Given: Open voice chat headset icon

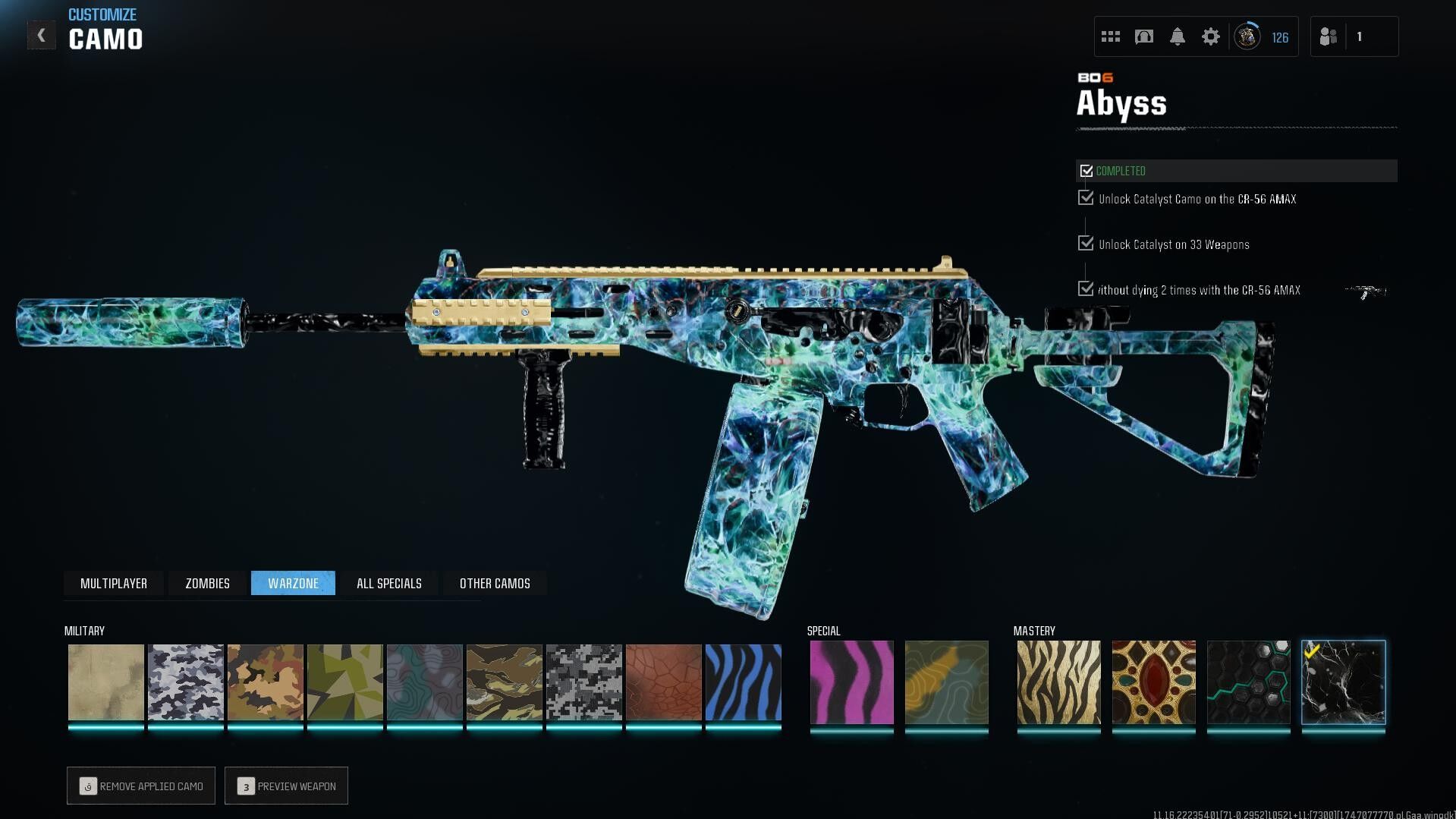Looking at the screenshot, I should click(1143, 36).
